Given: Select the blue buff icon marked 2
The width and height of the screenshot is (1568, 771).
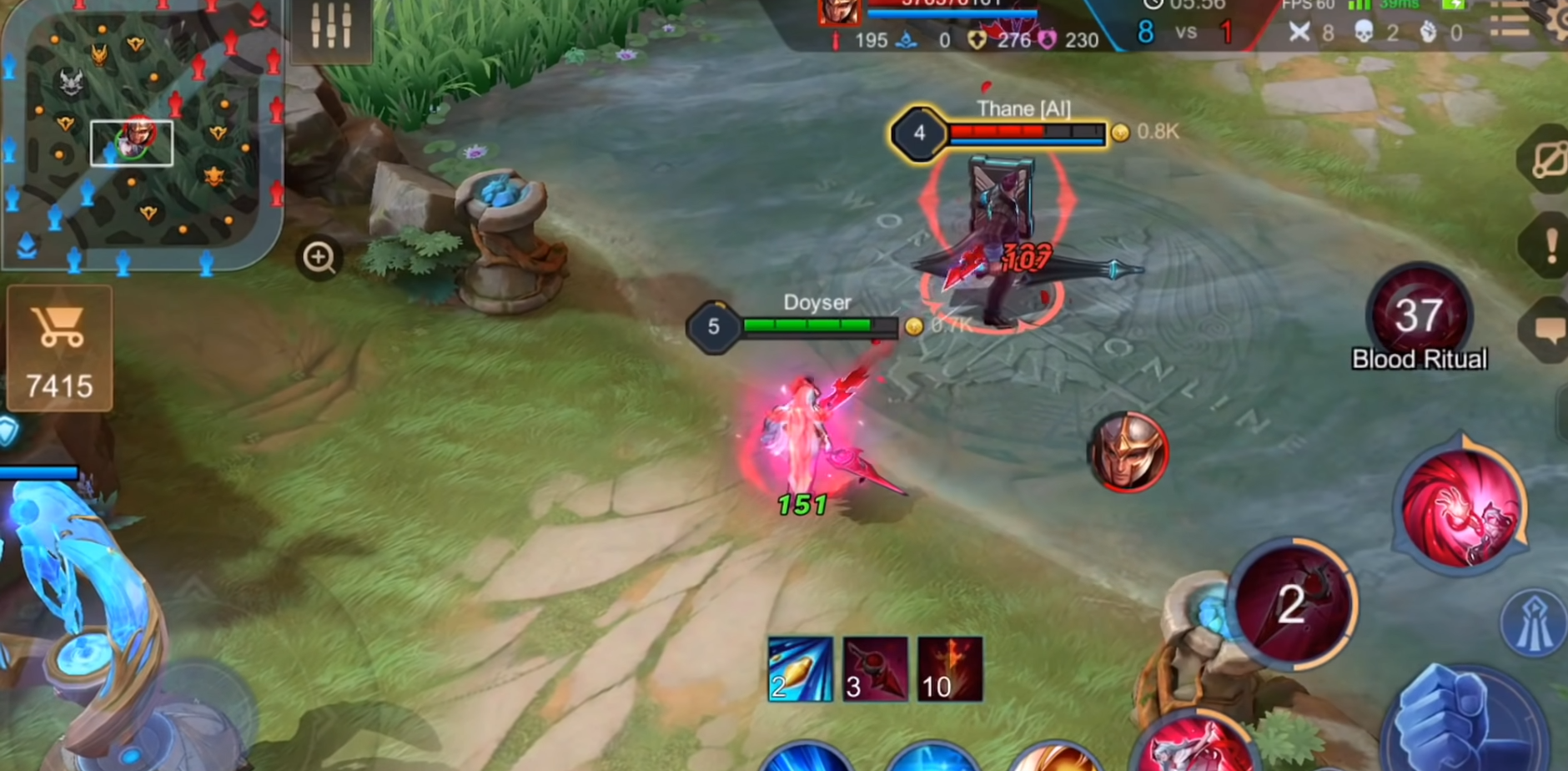Looking at the screenshot, I should coord(800,669).
